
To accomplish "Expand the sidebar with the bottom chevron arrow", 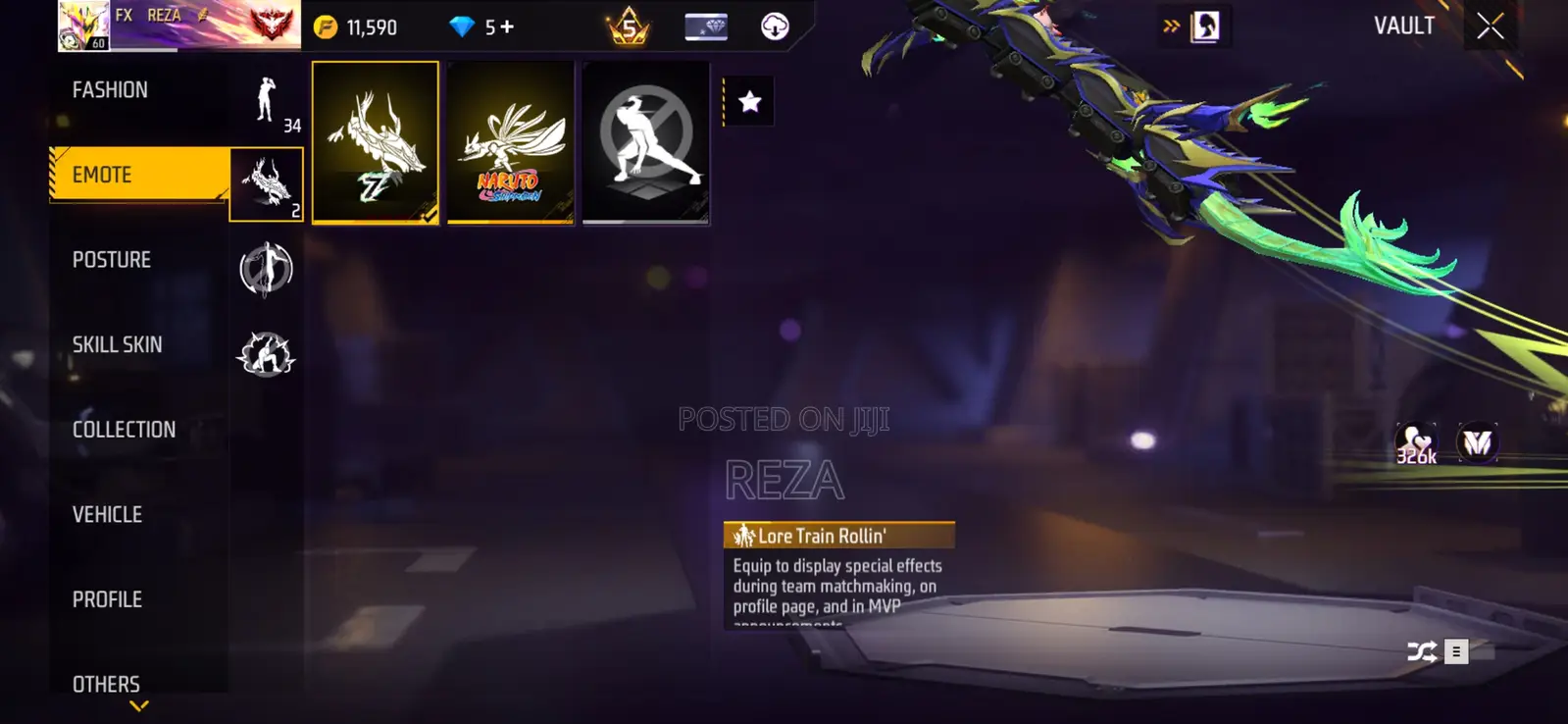I will pyautogui.click(x=137, y=704).
